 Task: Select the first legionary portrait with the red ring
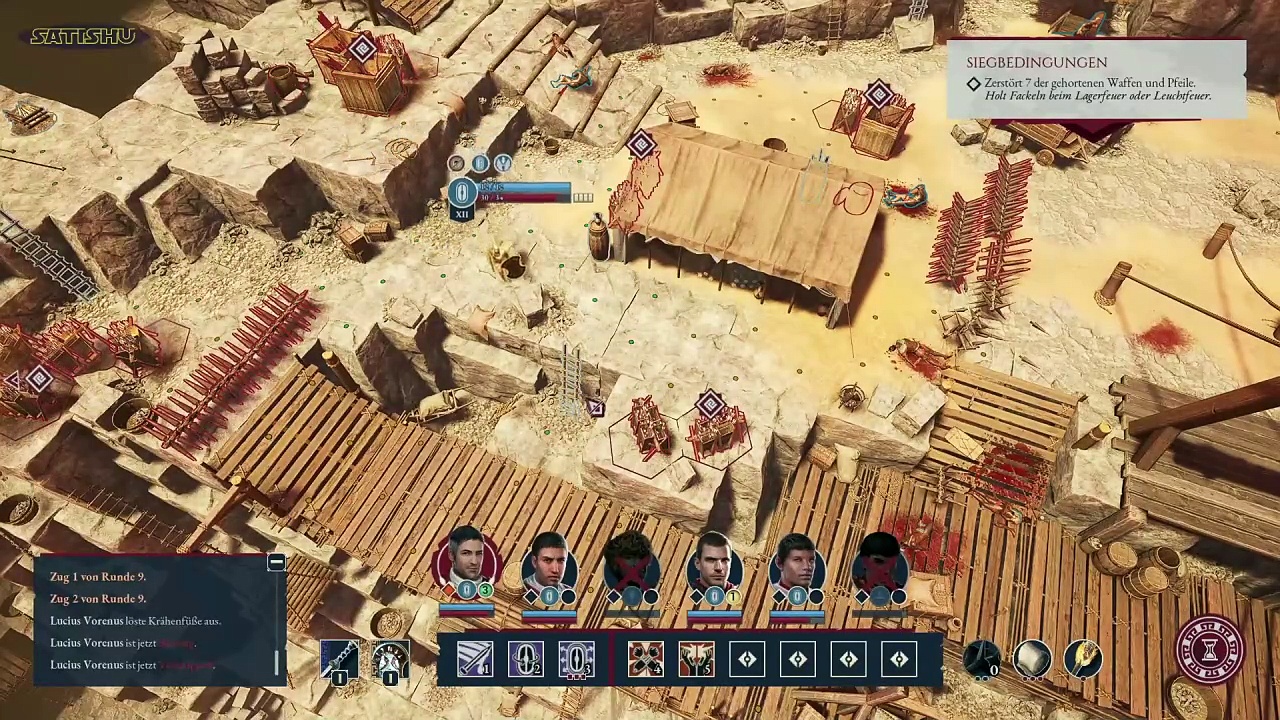click(x=467, y=563)
